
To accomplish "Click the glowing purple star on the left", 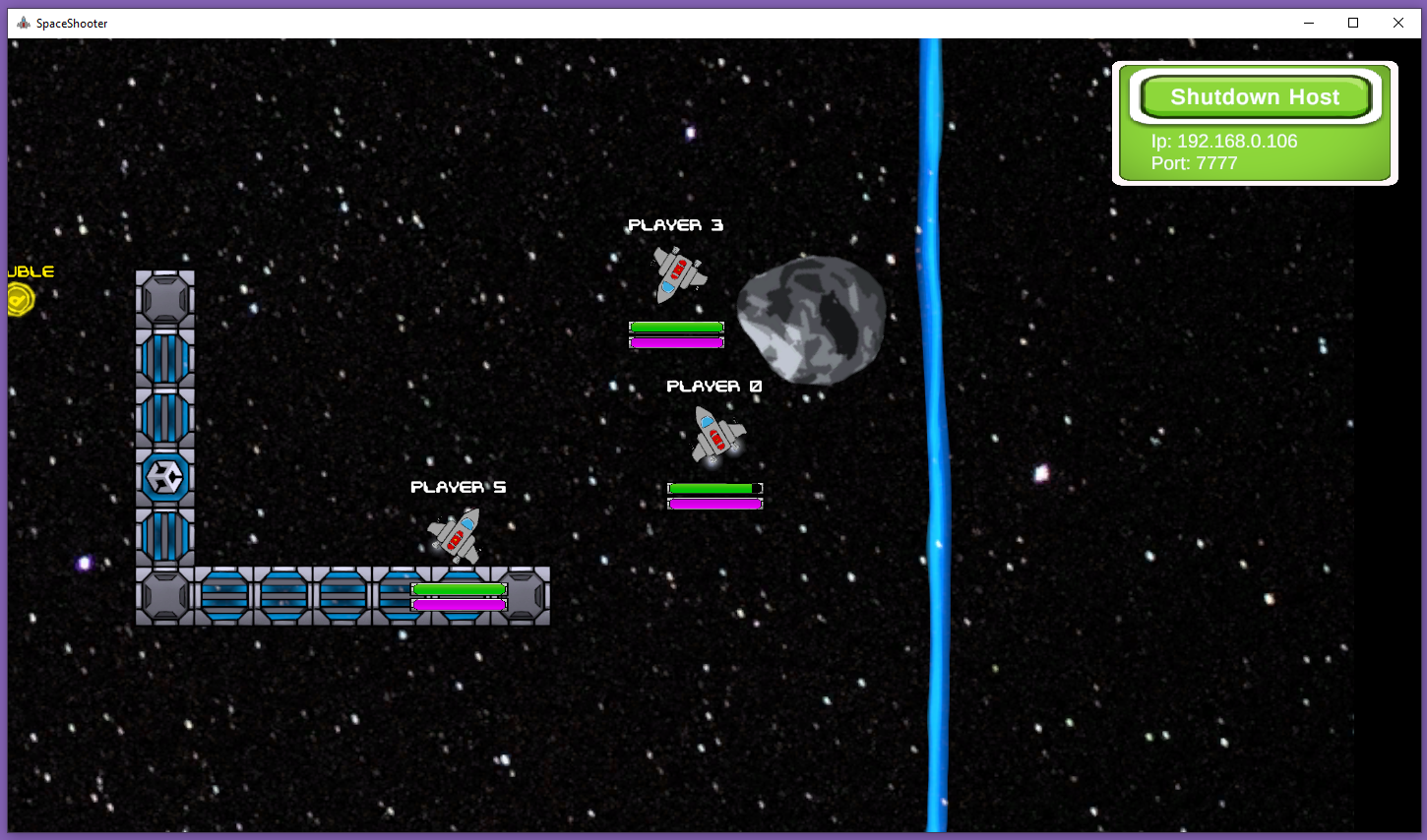I will (83, 563).
